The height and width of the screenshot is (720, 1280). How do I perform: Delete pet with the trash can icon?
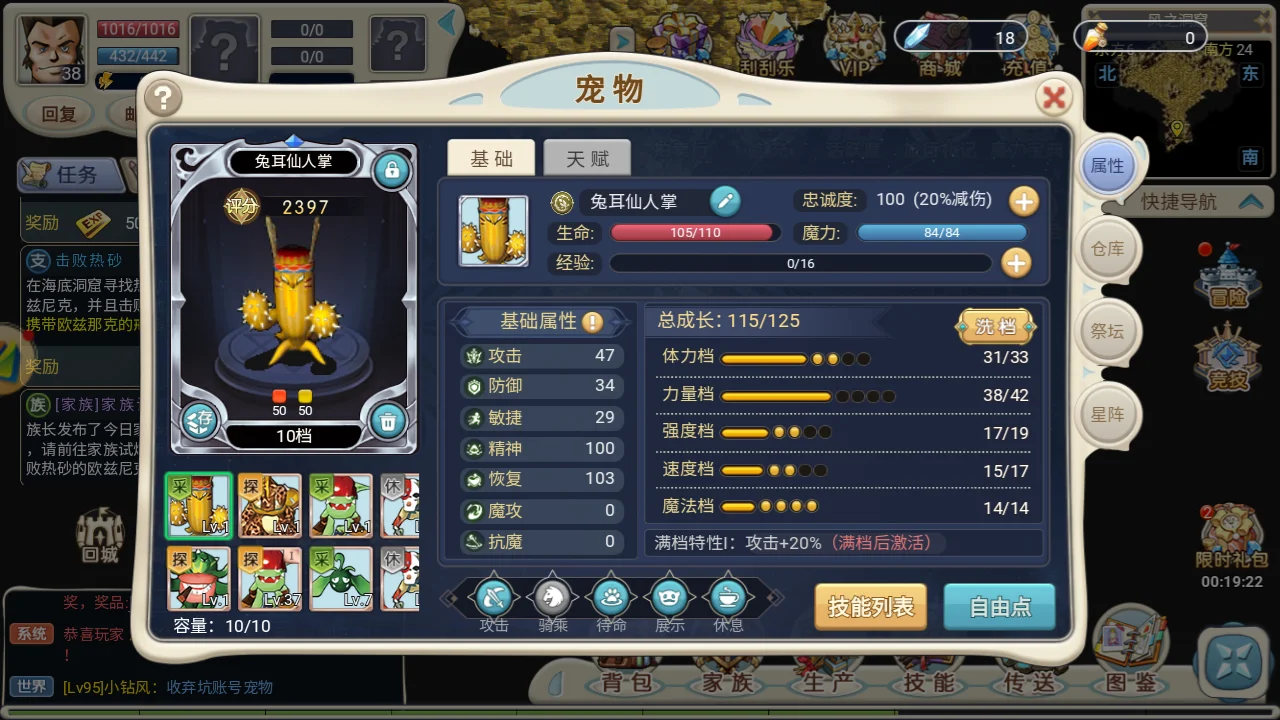pyautogui.click(x=387, y=422)
